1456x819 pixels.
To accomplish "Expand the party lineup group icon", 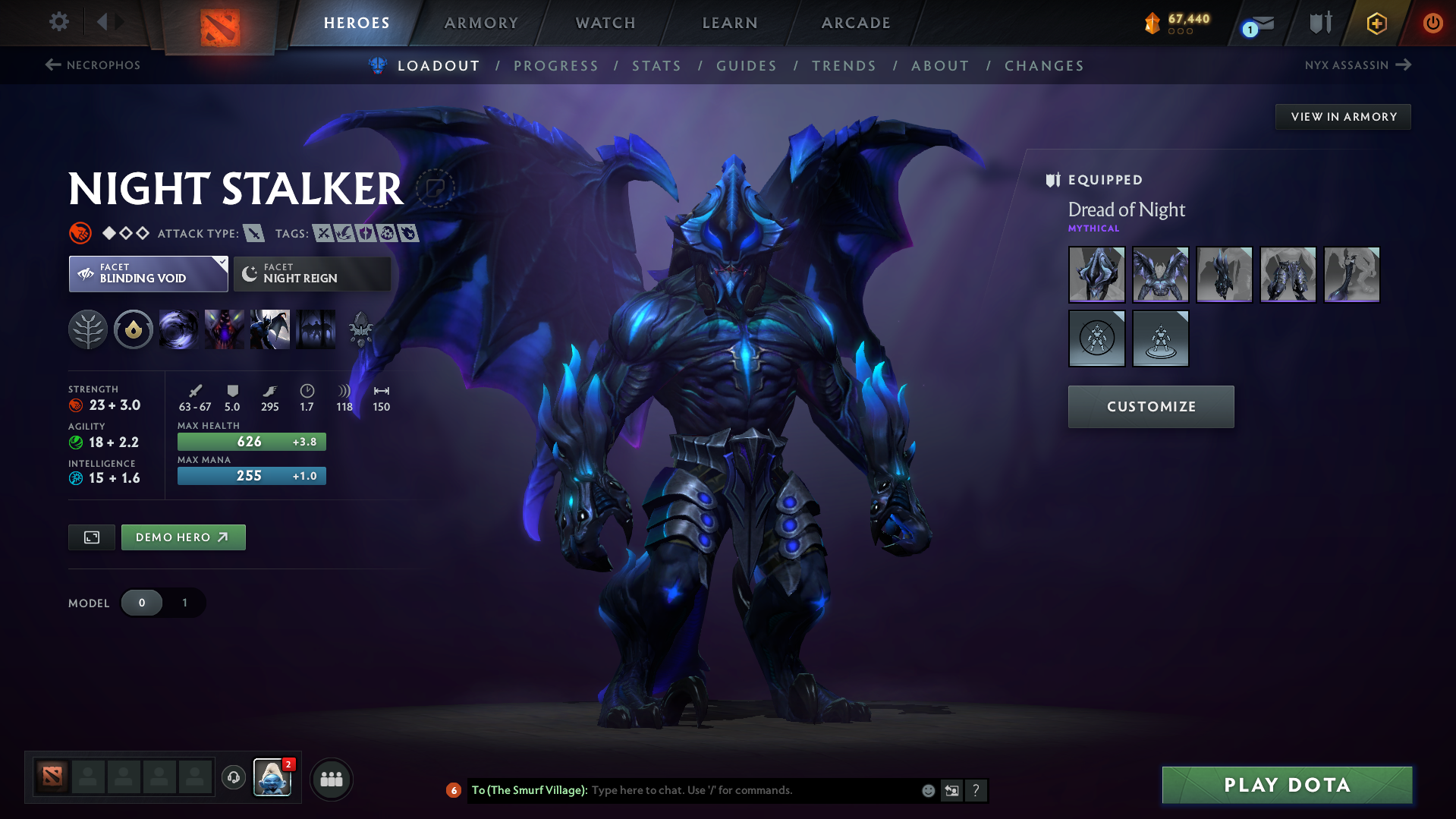I will click(331, 779).
